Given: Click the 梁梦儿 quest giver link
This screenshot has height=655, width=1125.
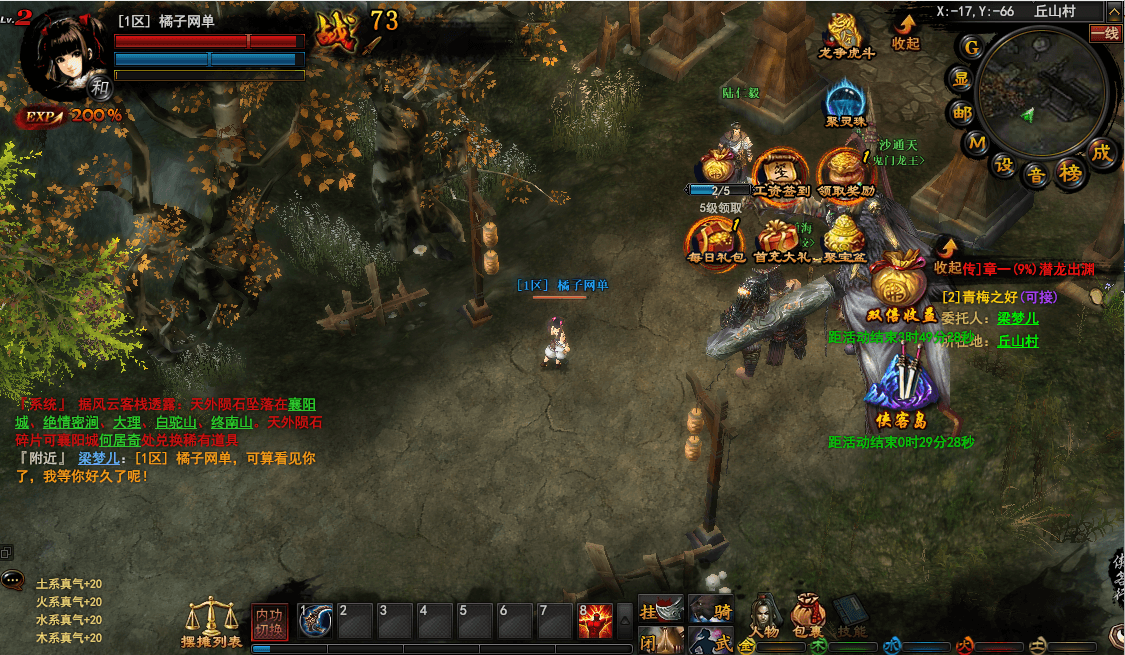Looking at the screenshot, I should (x=1018, y=318).
